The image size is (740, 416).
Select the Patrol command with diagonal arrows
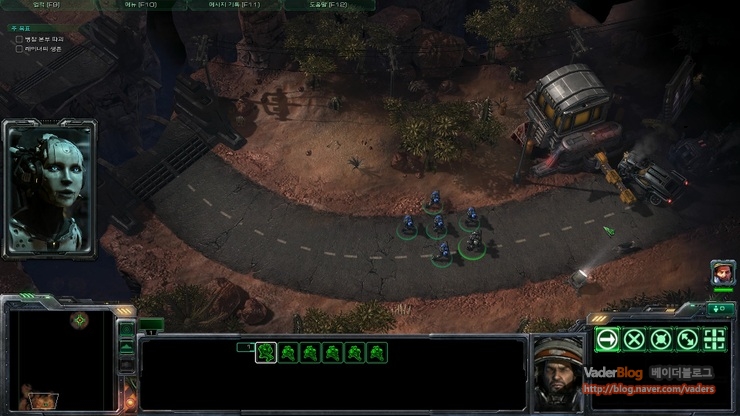(687, 339)
